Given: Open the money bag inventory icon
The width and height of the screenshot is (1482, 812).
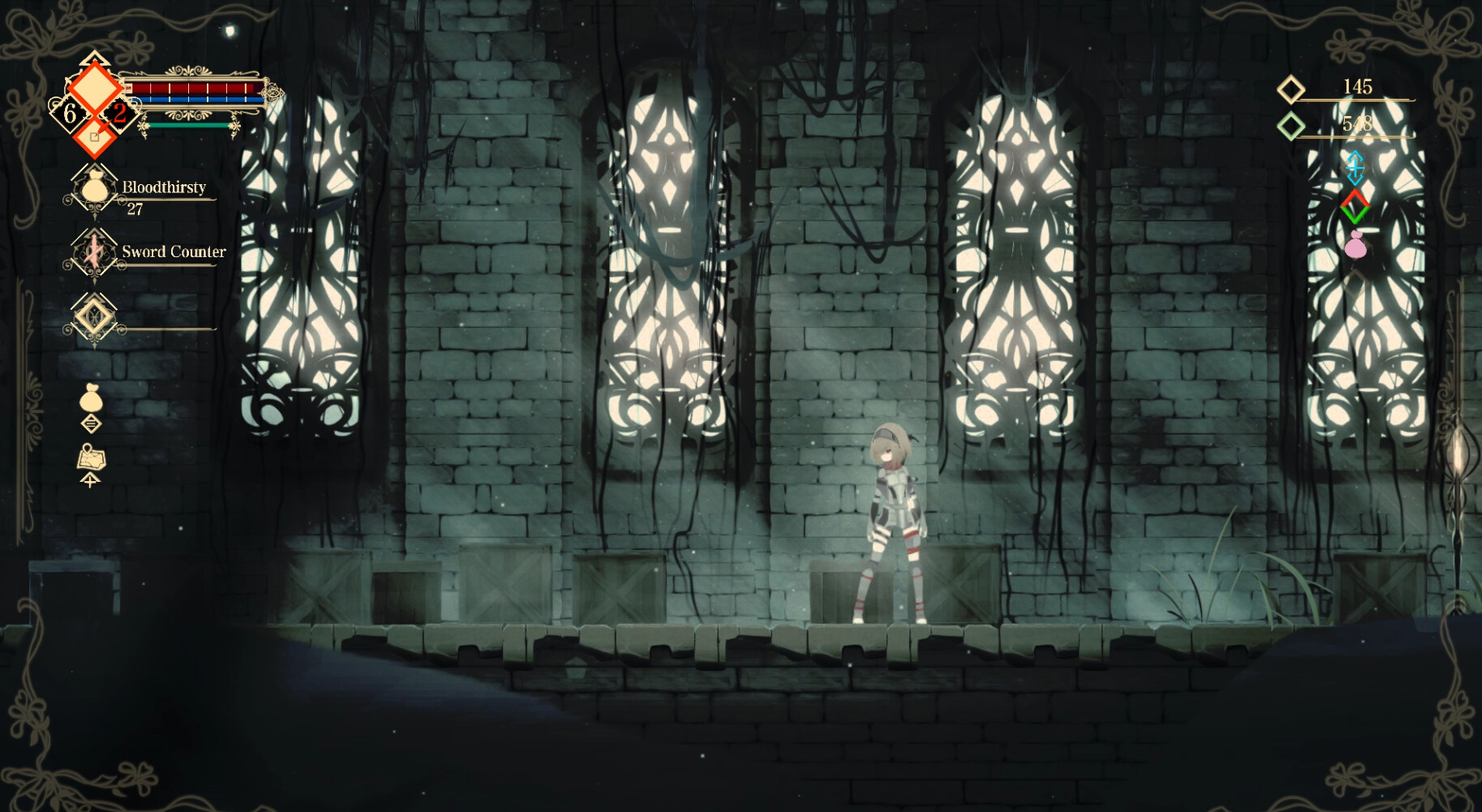Looking at the screenshot, I should [92, 397].
